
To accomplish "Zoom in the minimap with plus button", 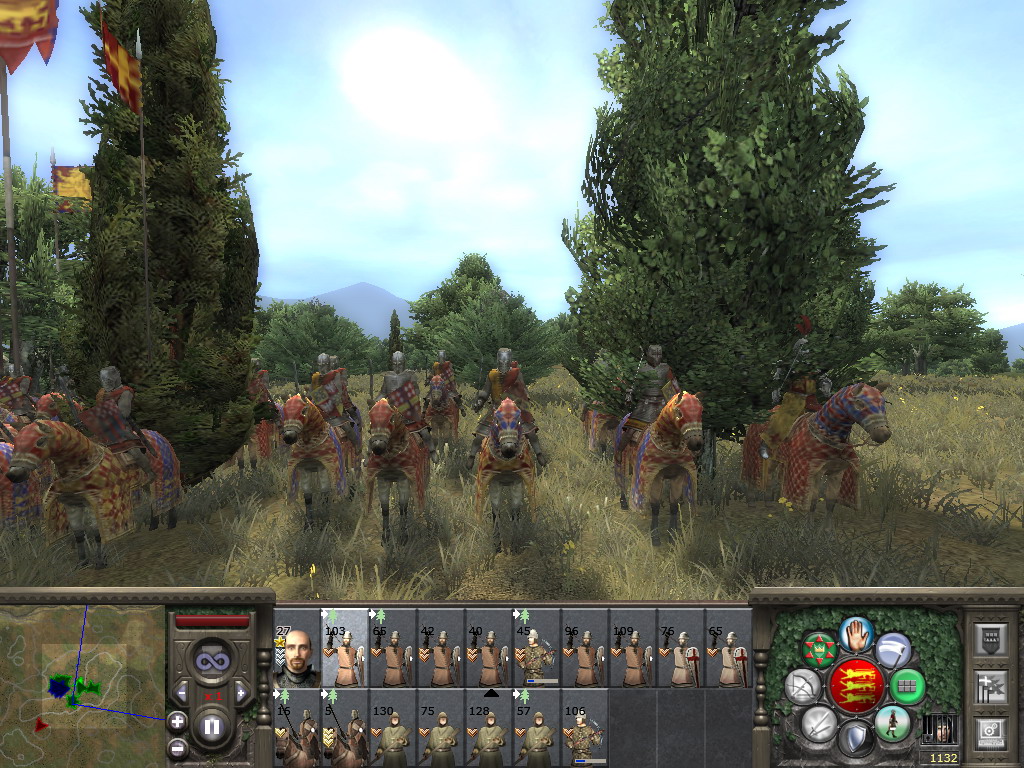I will 177,720.
